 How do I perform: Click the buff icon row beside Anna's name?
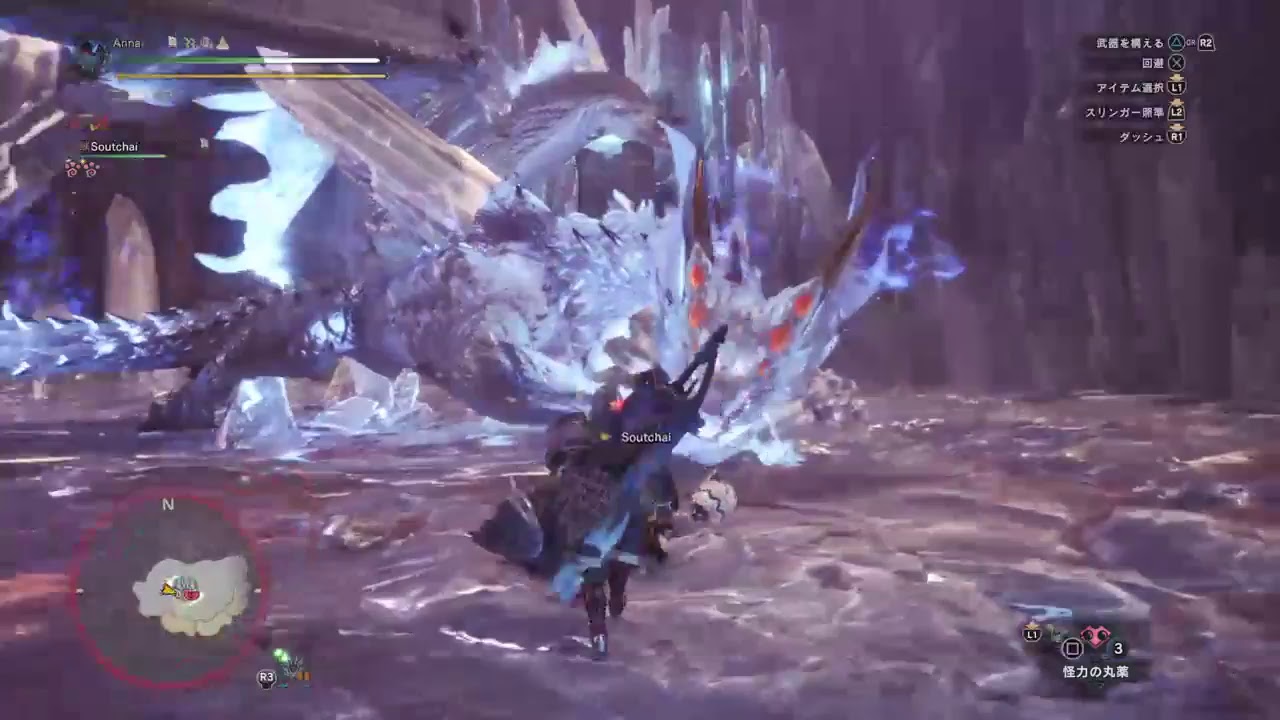tap(200, 42)
